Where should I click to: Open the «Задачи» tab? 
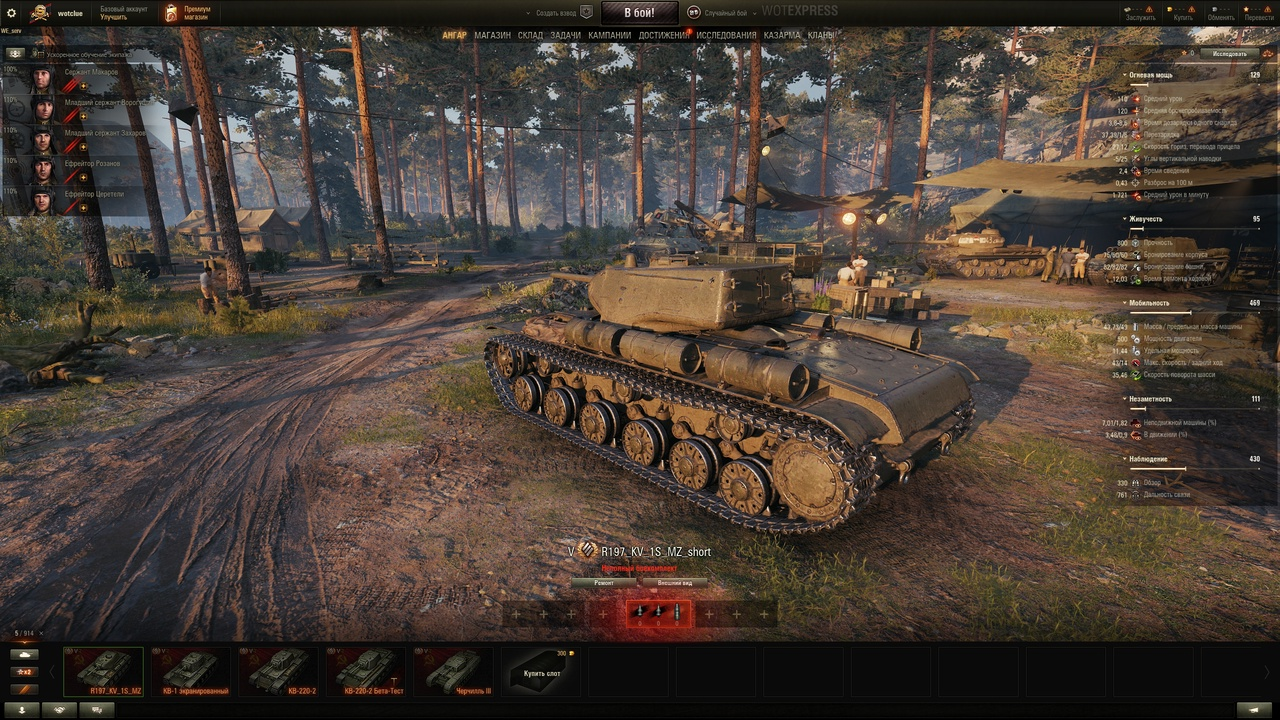tap(565, 35)
